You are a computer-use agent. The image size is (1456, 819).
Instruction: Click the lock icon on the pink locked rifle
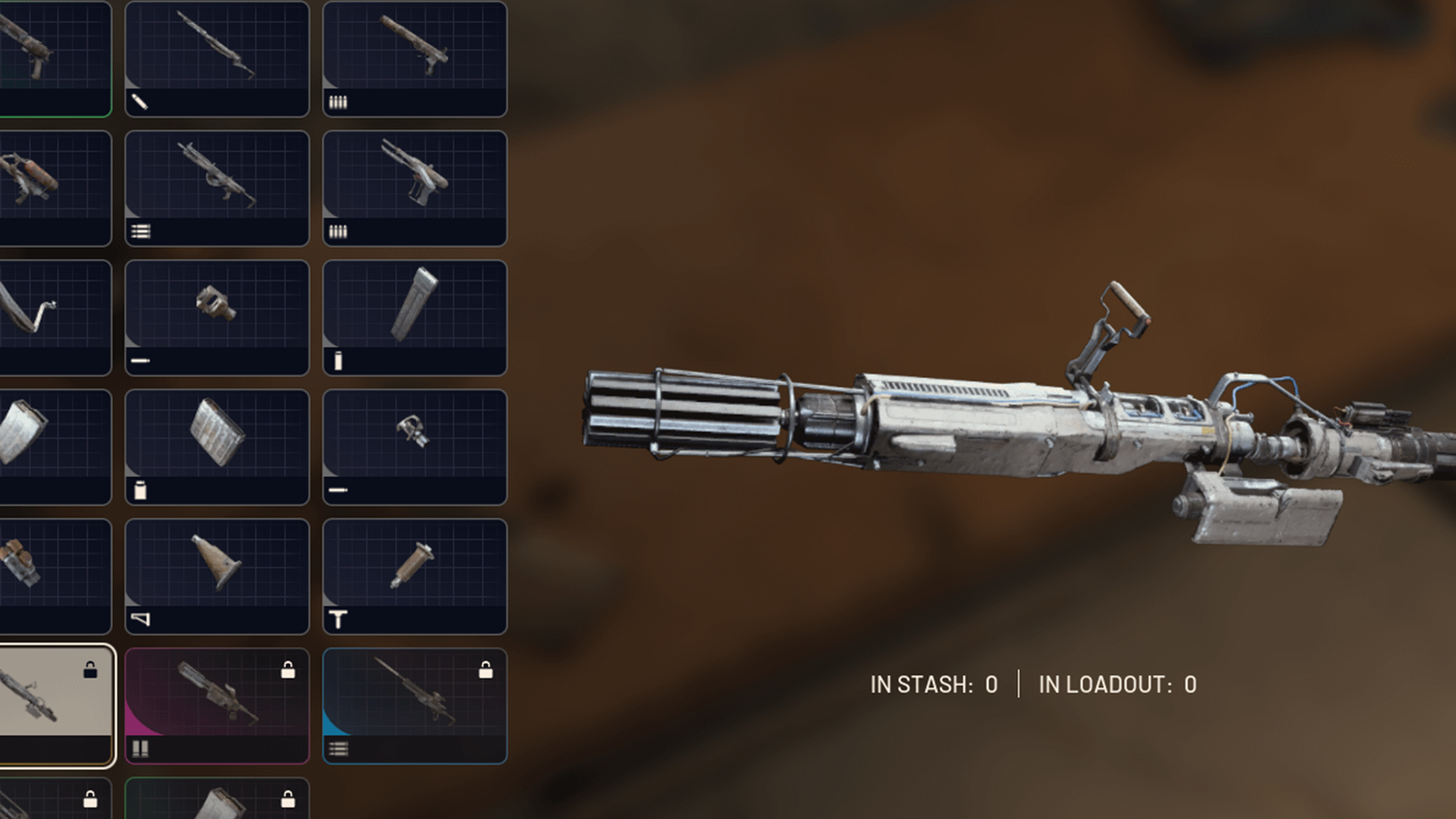pos(290,671)
